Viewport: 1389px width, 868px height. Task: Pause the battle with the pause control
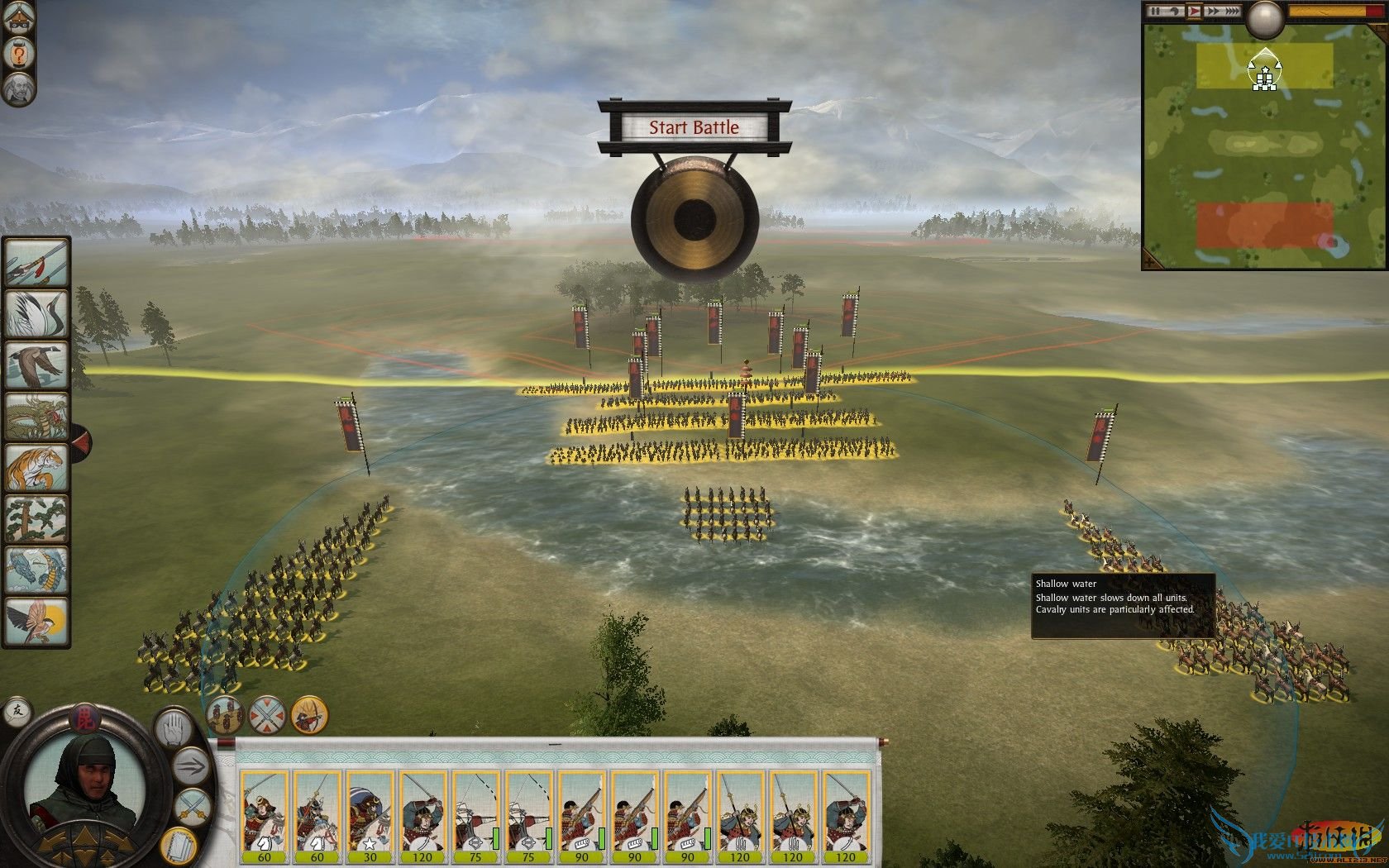pyautogui.click(x=1157, y=12)
